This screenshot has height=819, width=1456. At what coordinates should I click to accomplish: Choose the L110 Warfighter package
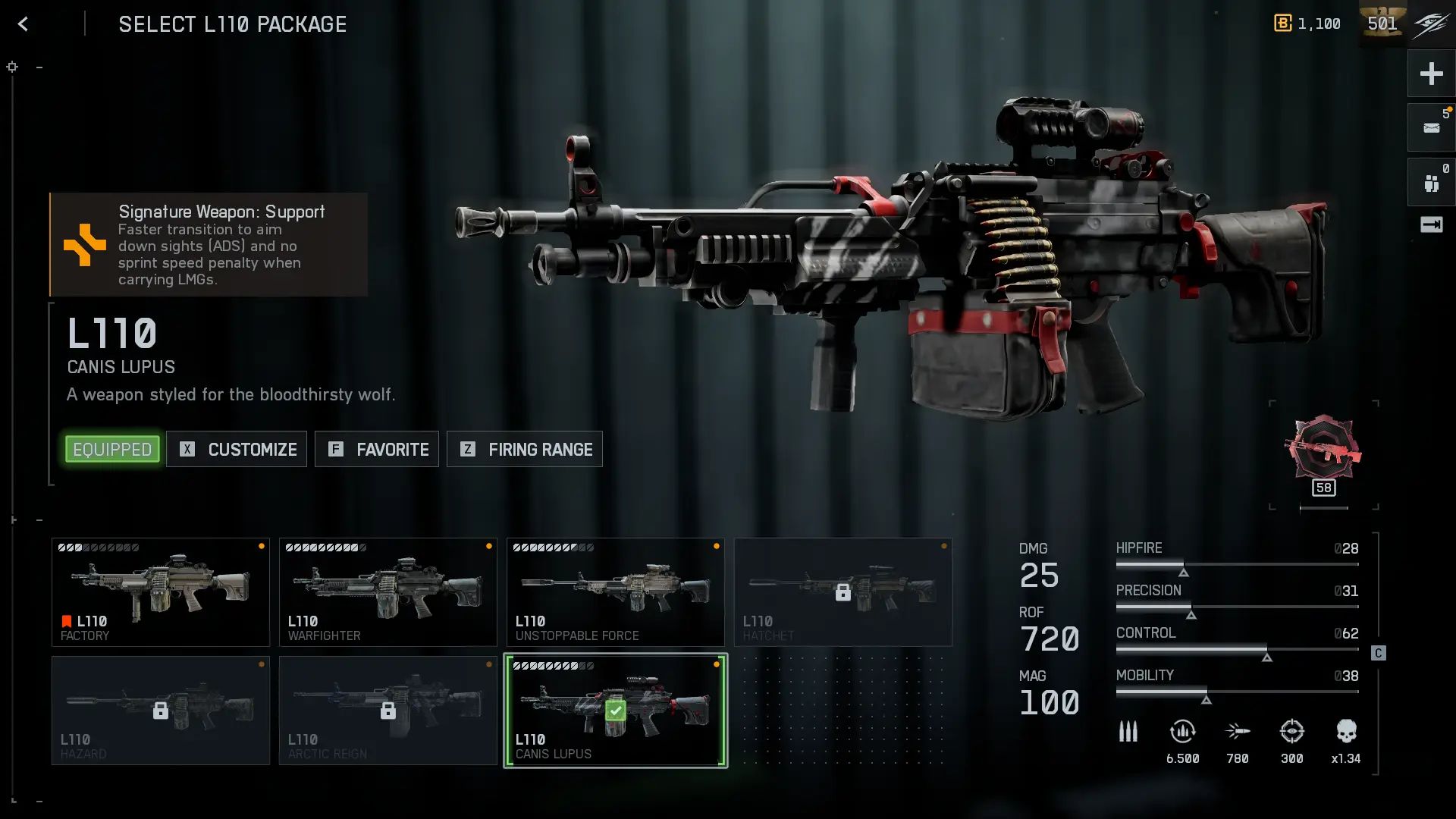(x=388, y=592)
